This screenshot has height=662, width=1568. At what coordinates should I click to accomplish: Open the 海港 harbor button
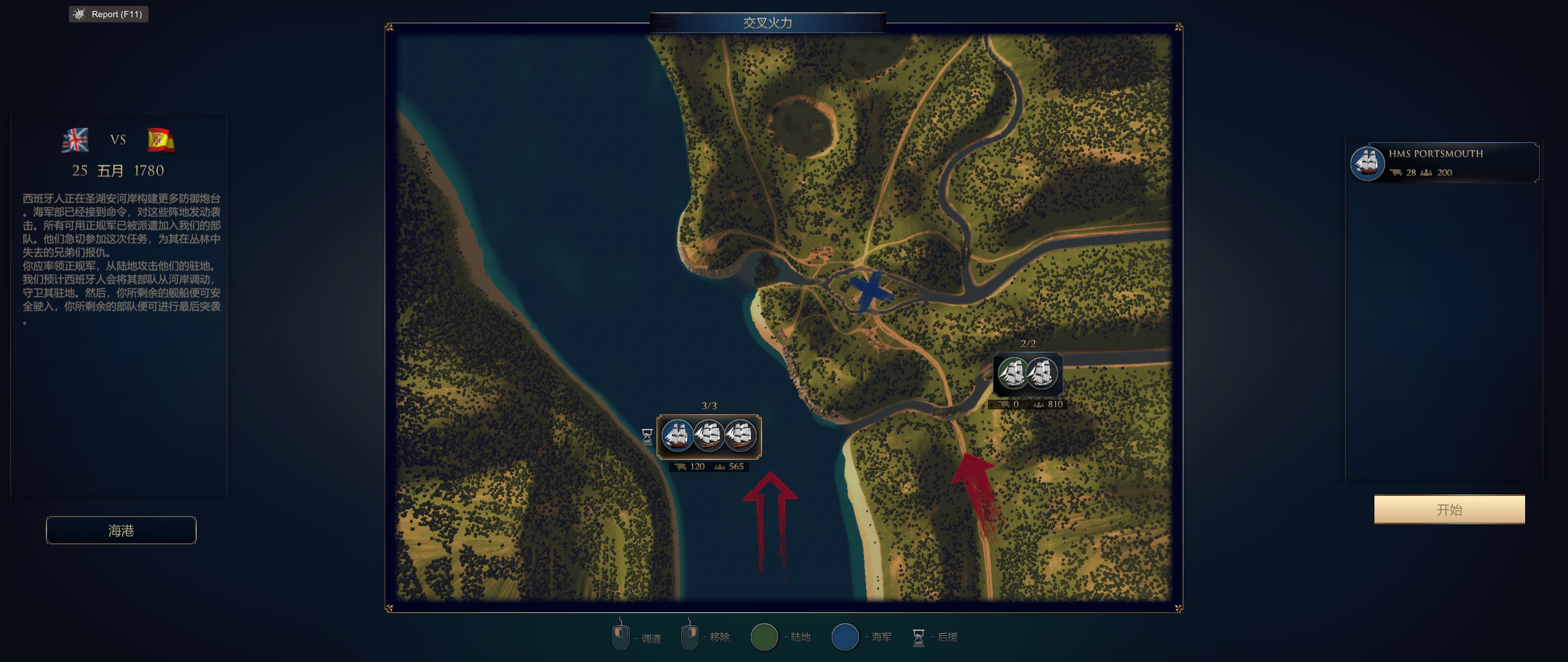[x=121, y=530]
